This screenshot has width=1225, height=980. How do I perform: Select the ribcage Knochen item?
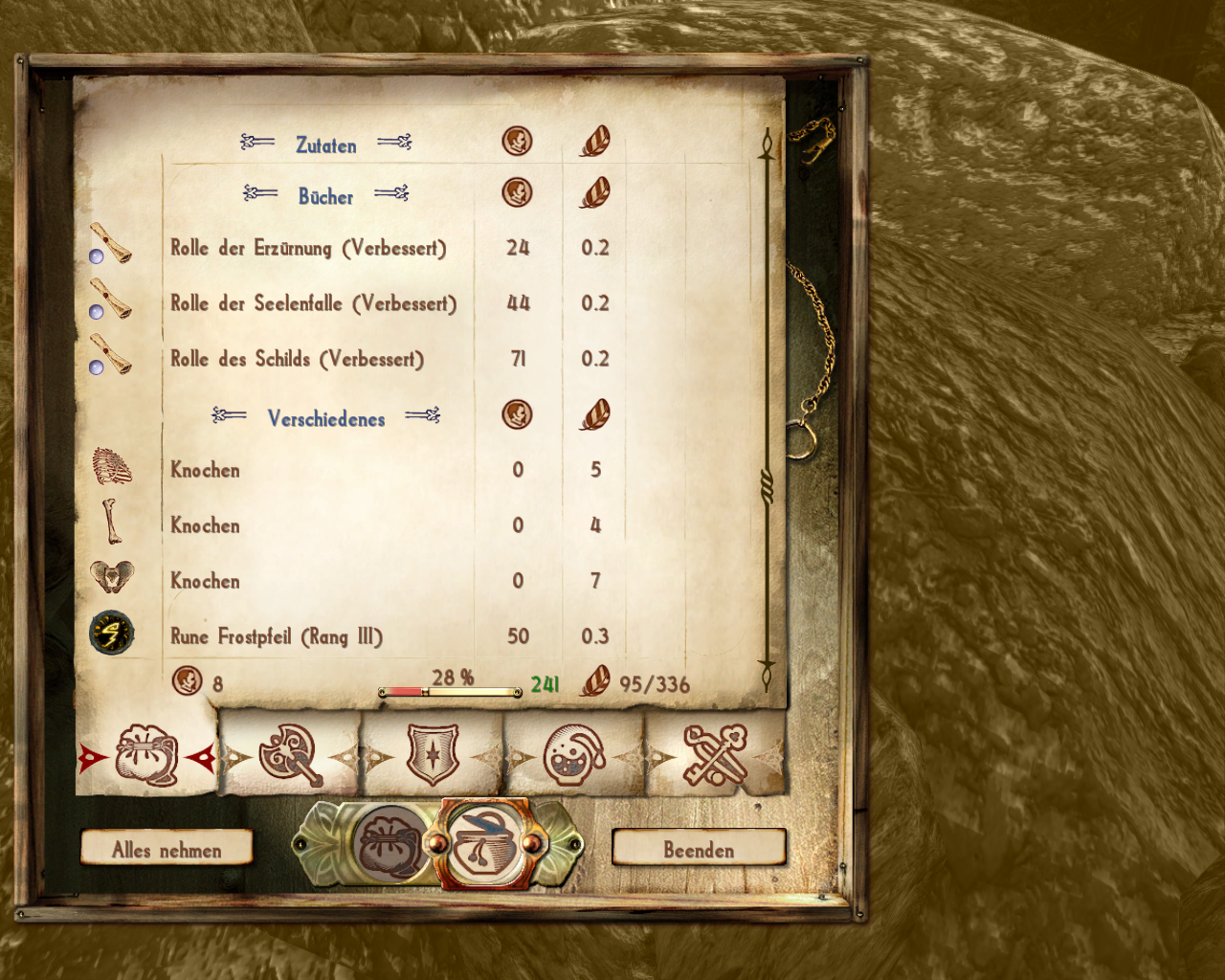click(205, 470)
